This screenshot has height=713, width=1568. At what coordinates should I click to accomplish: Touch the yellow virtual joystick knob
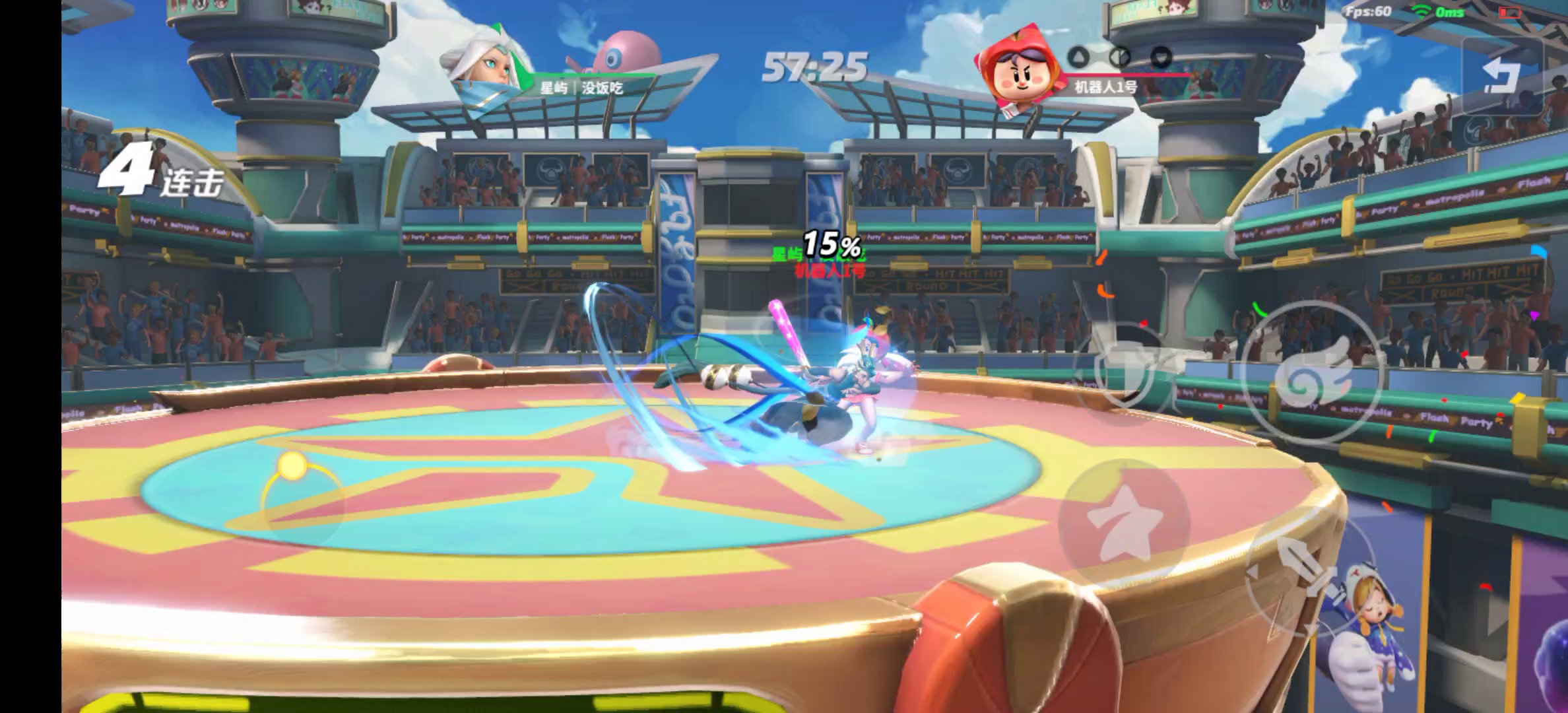(x=292, y=466)
